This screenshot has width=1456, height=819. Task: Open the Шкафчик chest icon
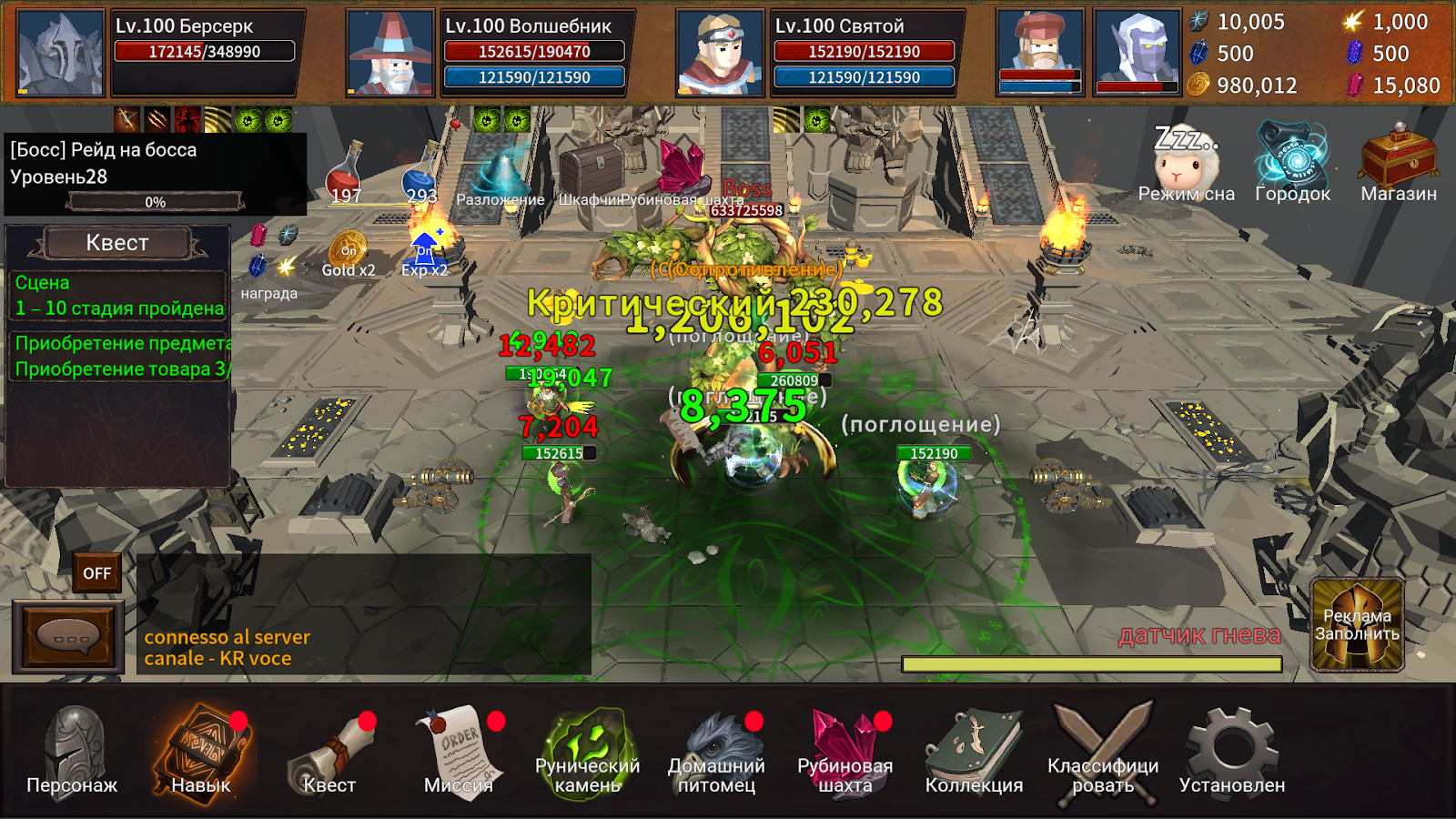(x=590, y=173)
